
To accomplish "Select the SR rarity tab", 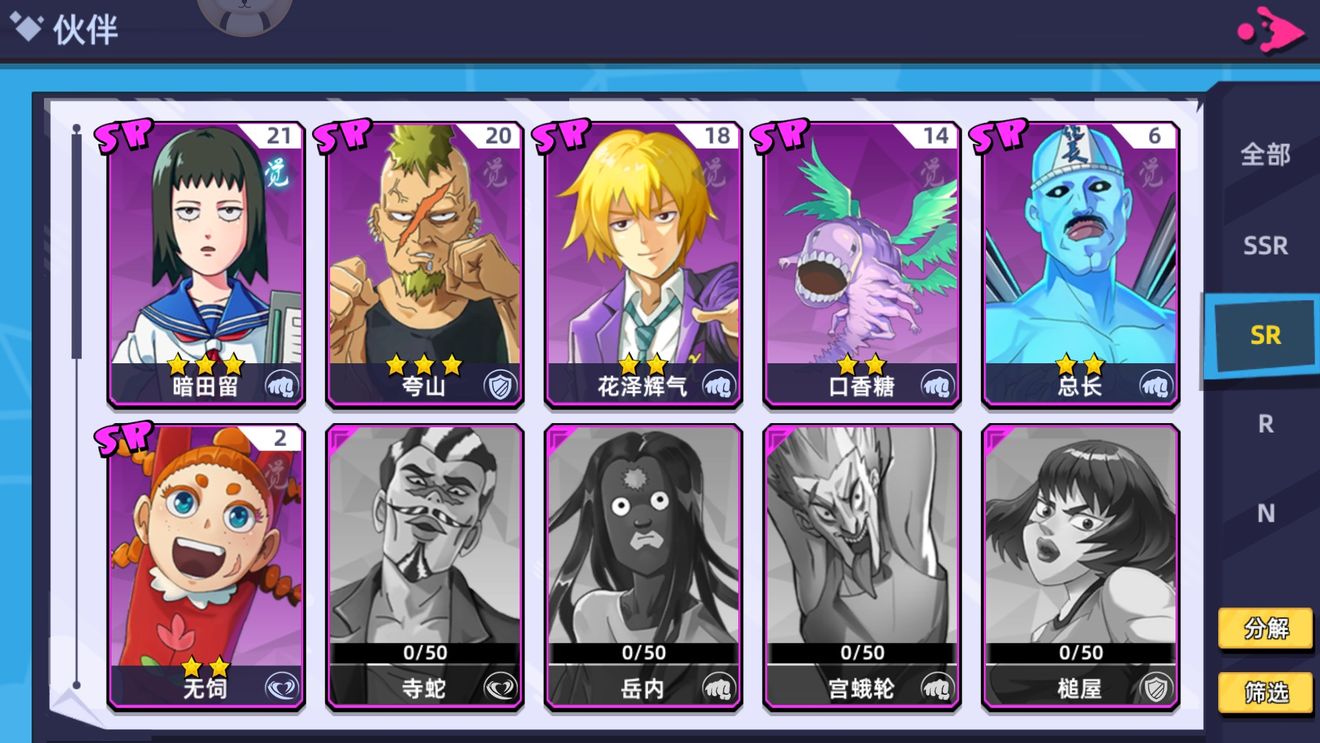I will point(1264,335).
